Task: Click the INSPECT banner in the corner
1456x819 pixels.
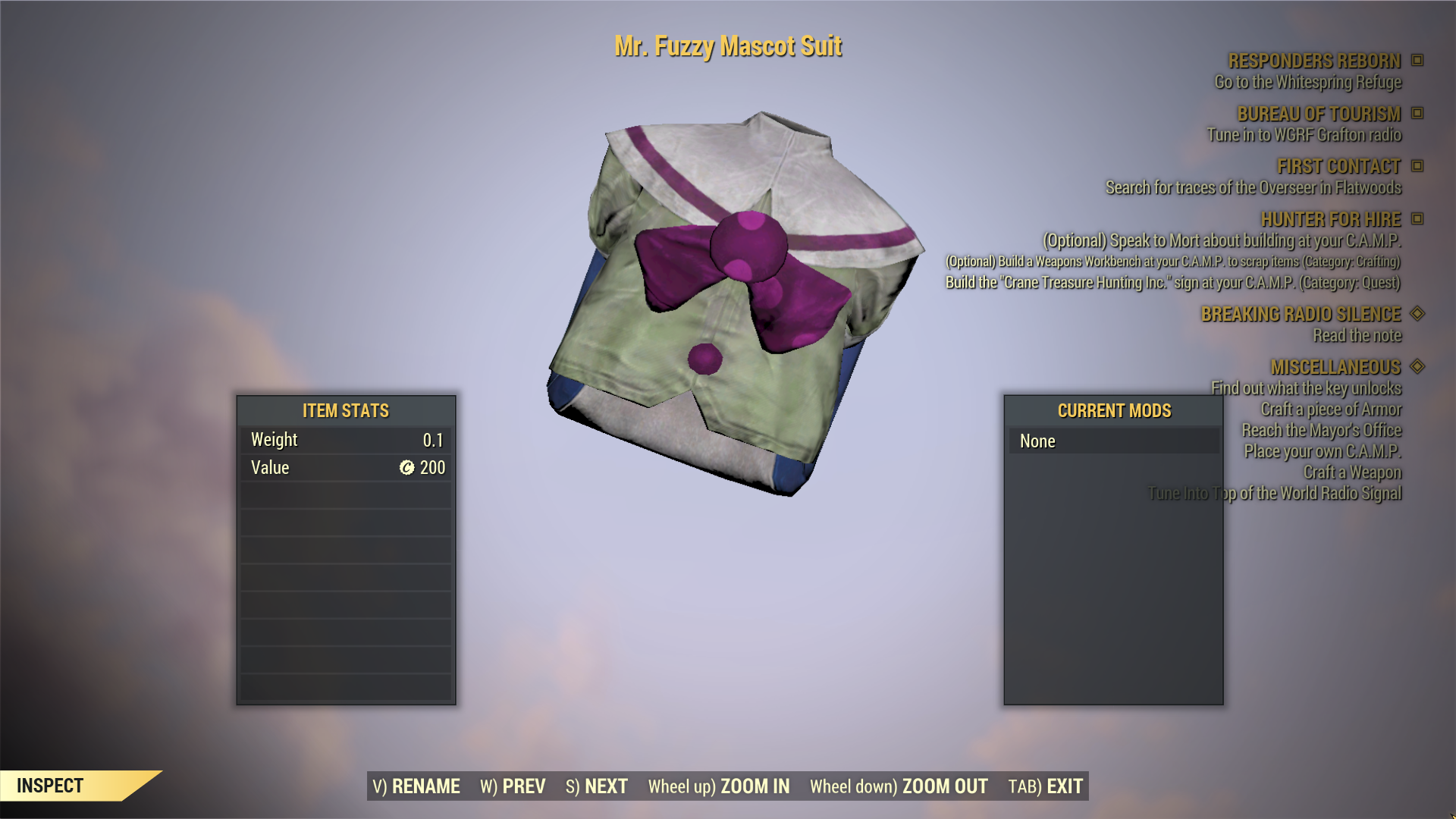Action: [x=49, y=786]
